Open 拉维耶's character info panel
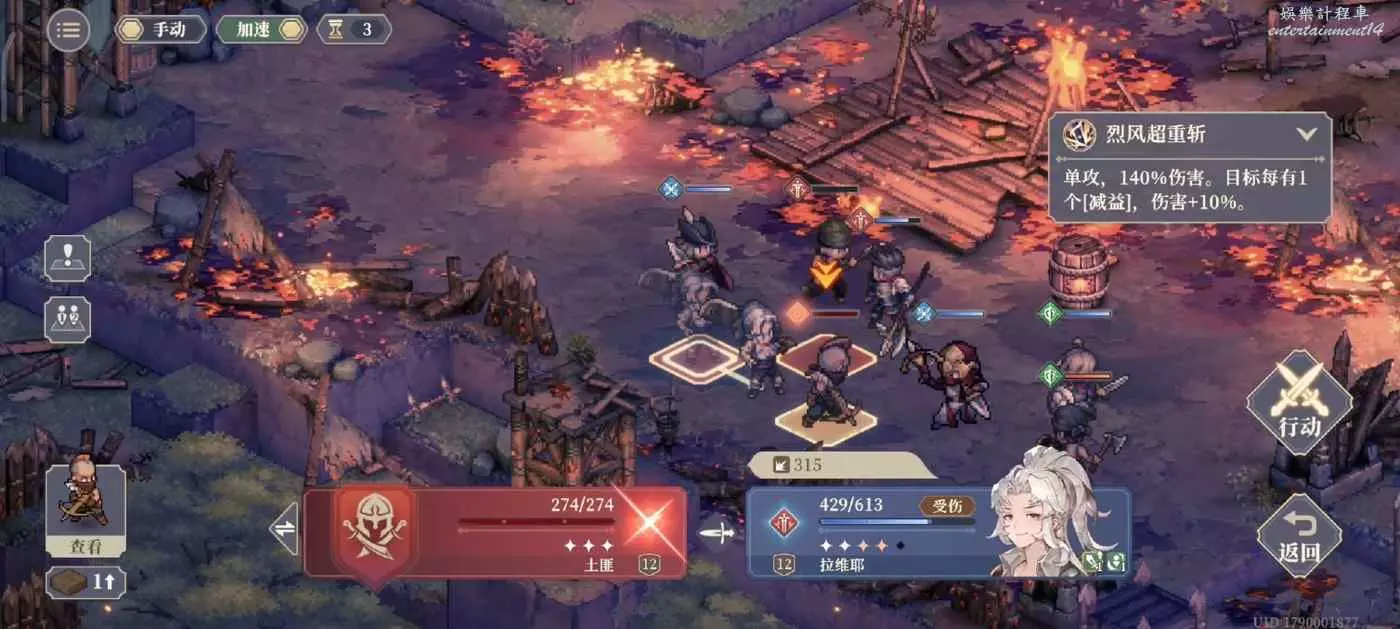Viewport: 1400px width, 629px height. coord(938,533)
